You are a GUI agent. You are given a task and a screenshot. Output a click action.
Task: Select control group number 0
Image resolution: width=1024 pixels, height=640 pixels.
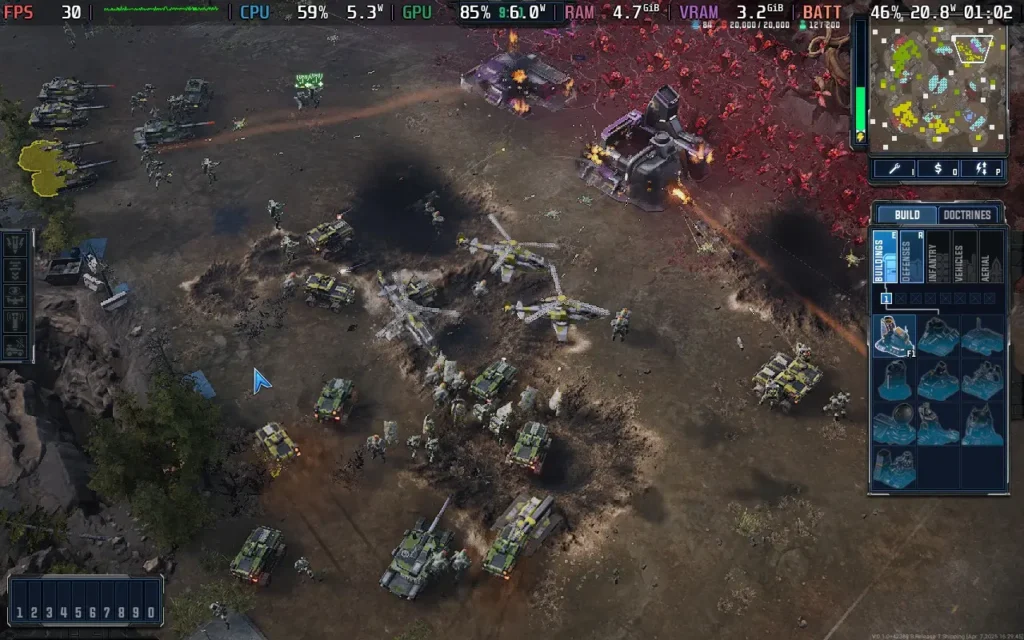point(149,612)
